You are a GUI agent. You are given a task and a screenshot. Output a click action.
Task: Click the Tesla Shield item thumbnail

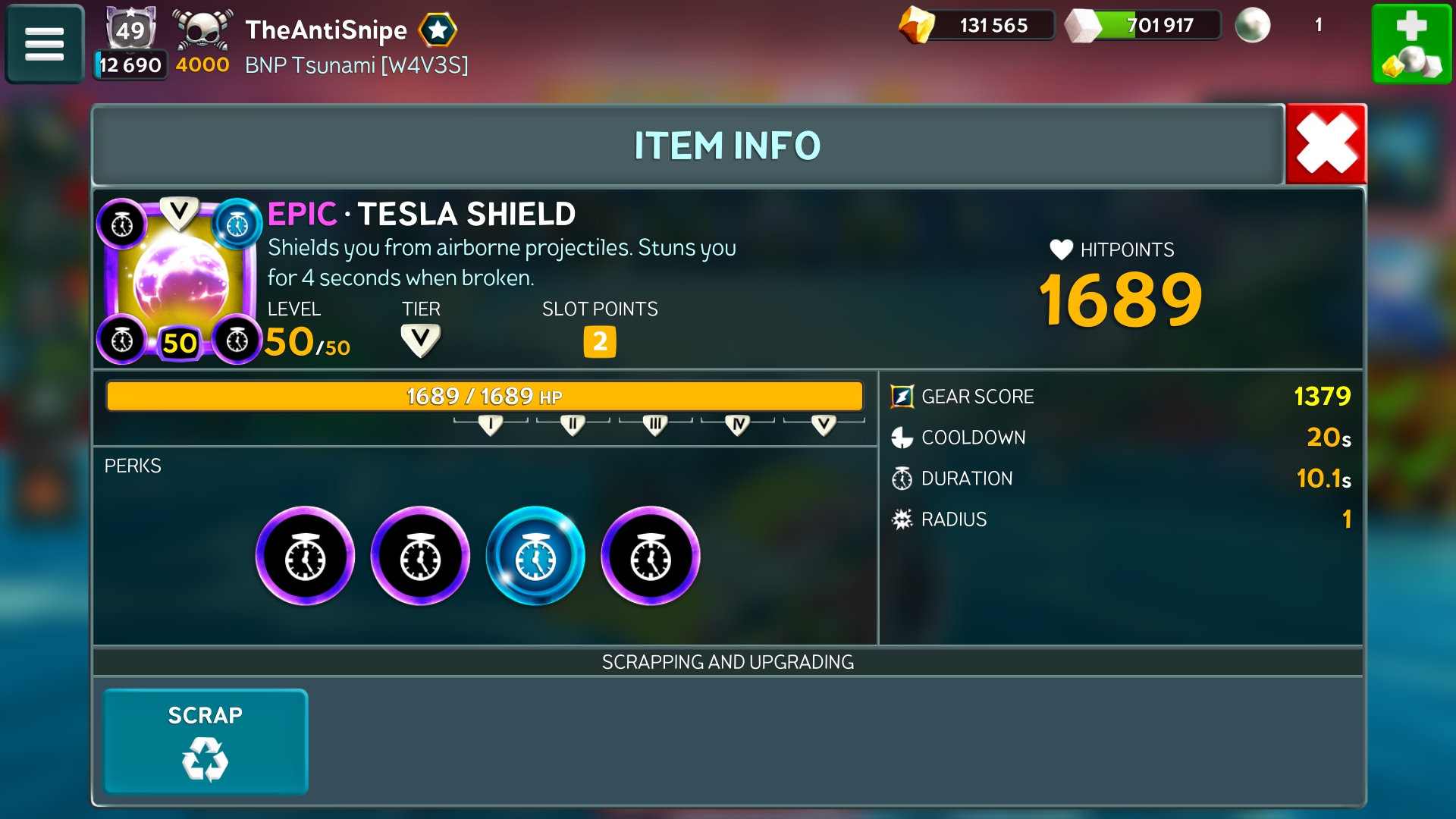coord(180,281)
